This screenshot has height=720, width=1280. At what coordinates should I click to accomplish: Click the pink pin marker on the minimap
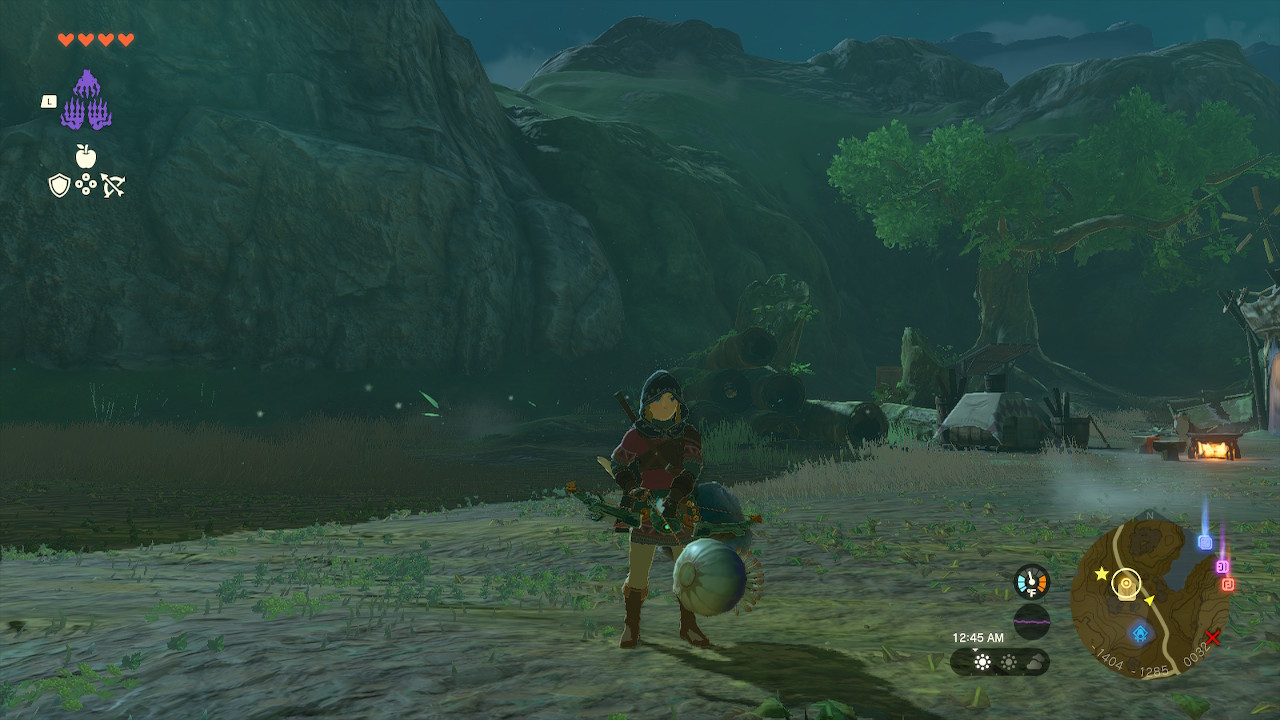coord(1221,565)
